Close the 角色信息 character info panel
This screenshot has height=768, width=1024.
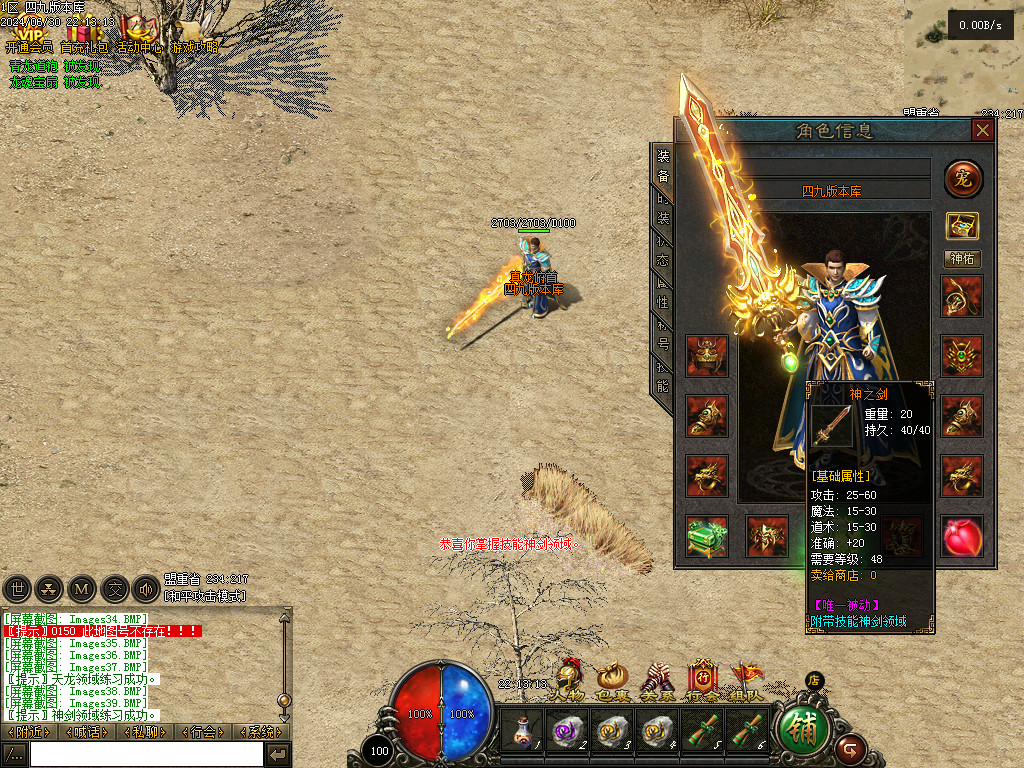click(x=983, y=131)
